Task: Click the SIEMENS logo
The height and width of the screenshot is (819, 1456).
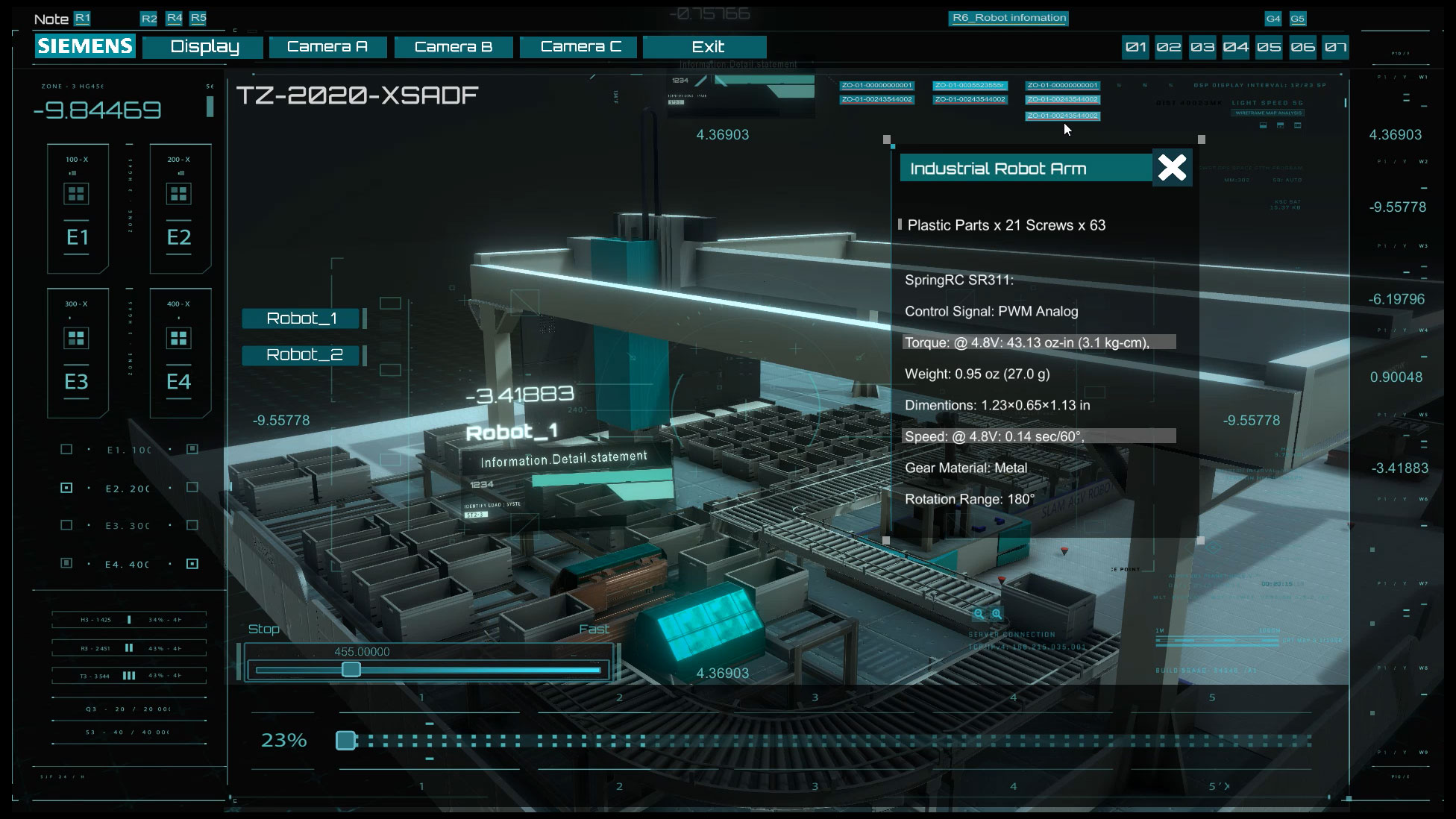Action: 85,46
